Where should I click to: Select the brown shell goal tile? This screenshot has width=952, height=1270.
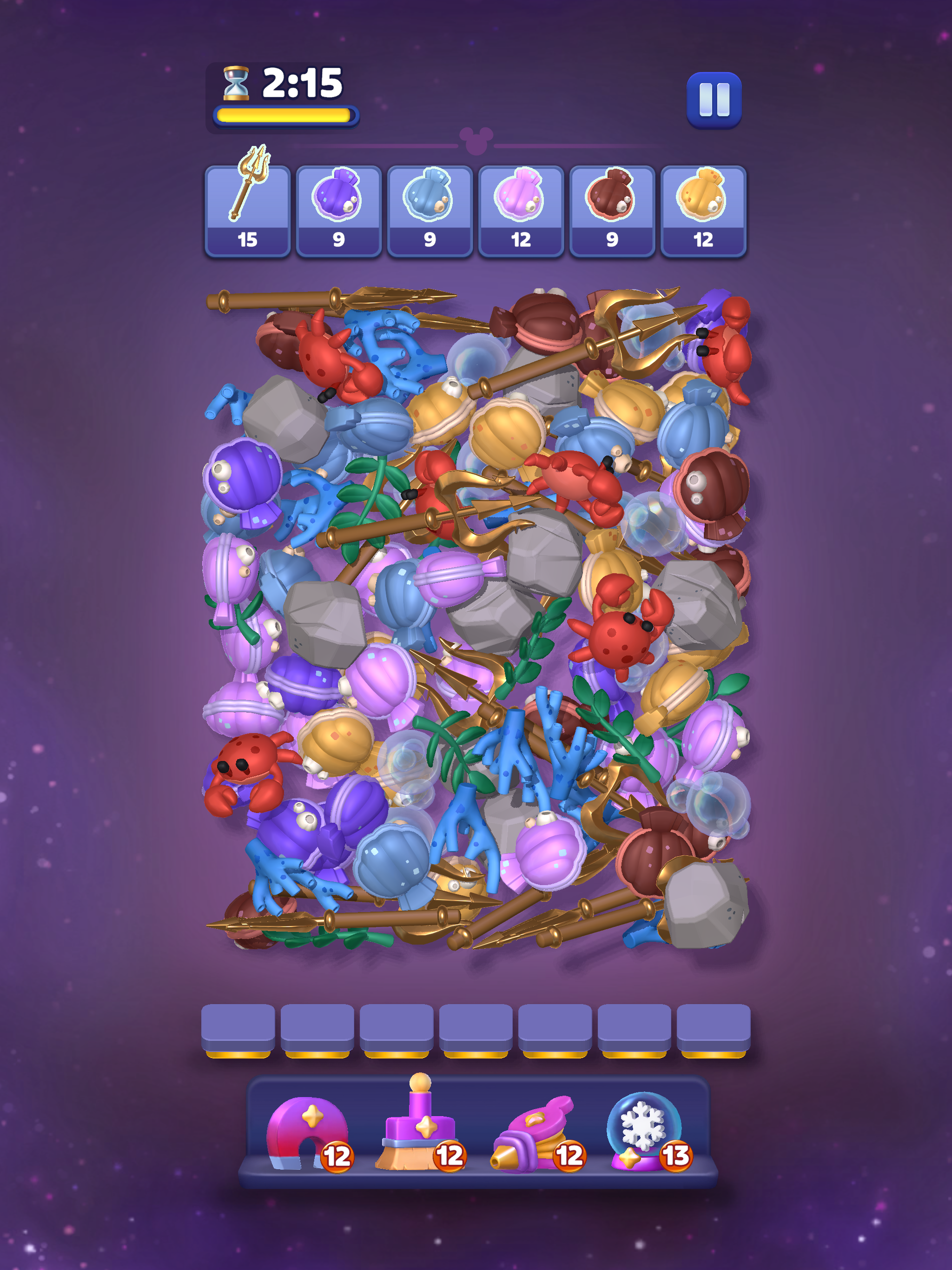(612, 211)
